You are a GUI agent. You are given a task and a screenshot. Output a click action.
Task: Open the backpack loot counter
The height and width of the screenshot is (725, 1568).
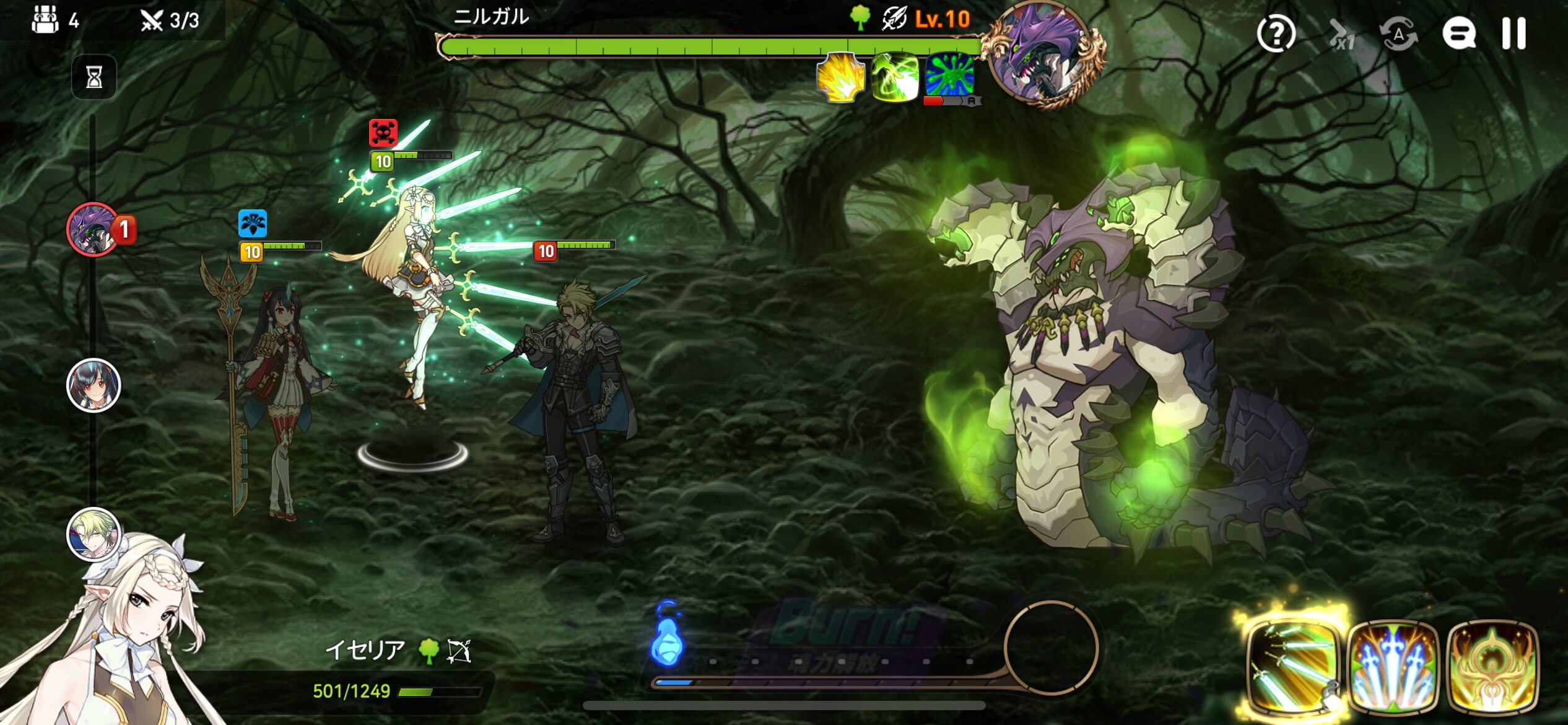(46, 20)
